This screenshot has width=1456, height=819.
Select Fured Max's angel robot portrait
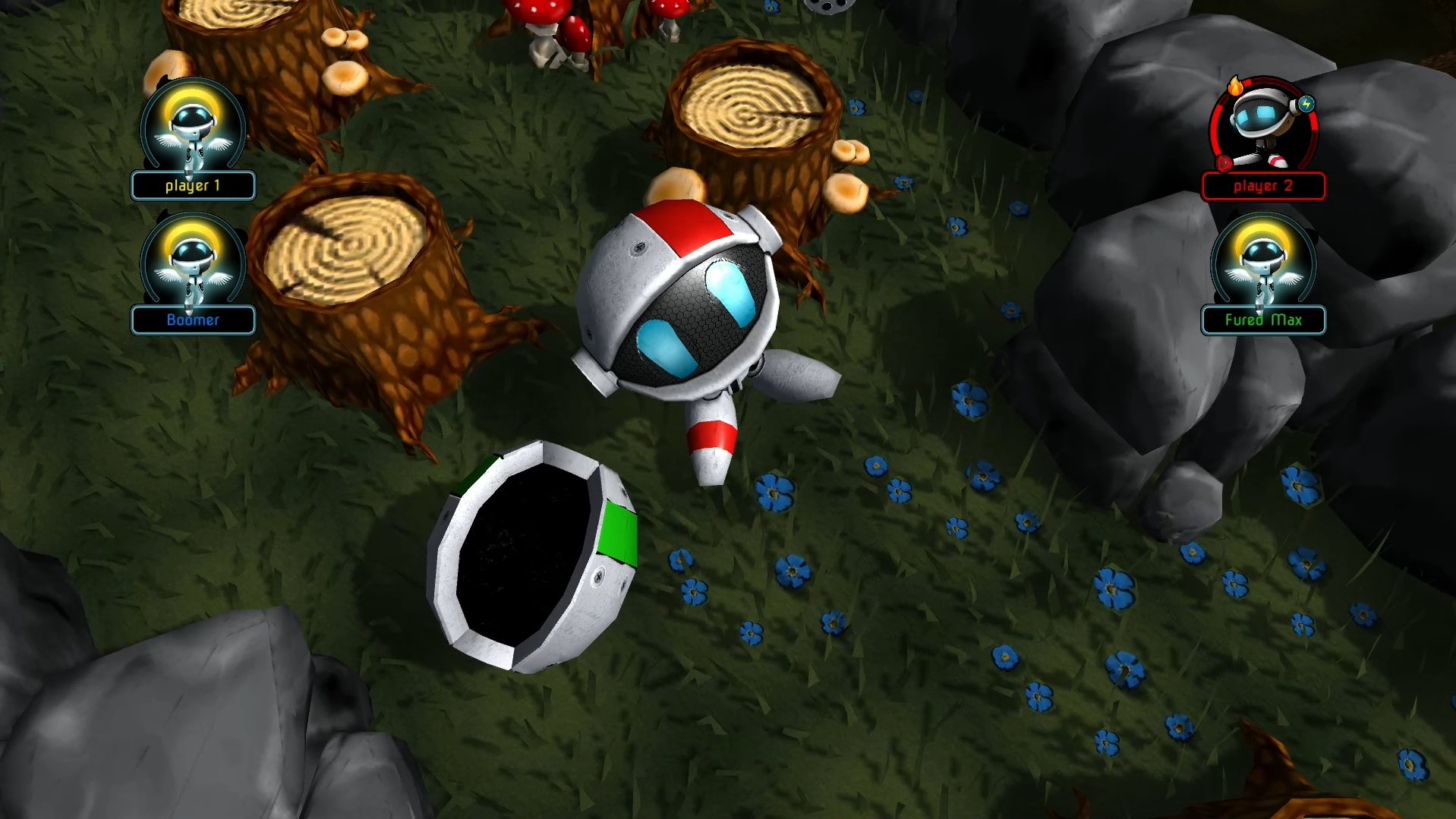click(x=1263, y=262)
